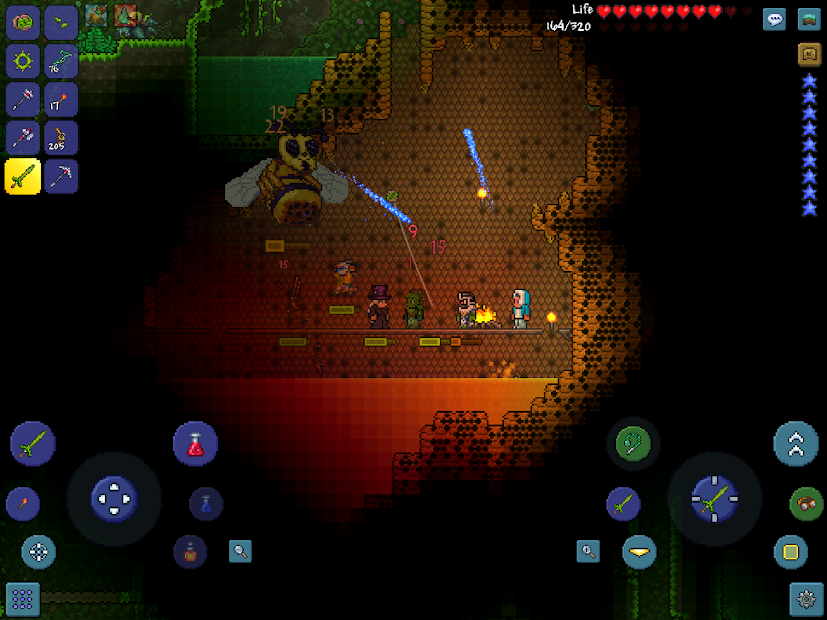The height and width of the screenshot is (620, 827).
Task: Open the chat speech bubble button
Action: pyautogui.click(x=774, y=19)
